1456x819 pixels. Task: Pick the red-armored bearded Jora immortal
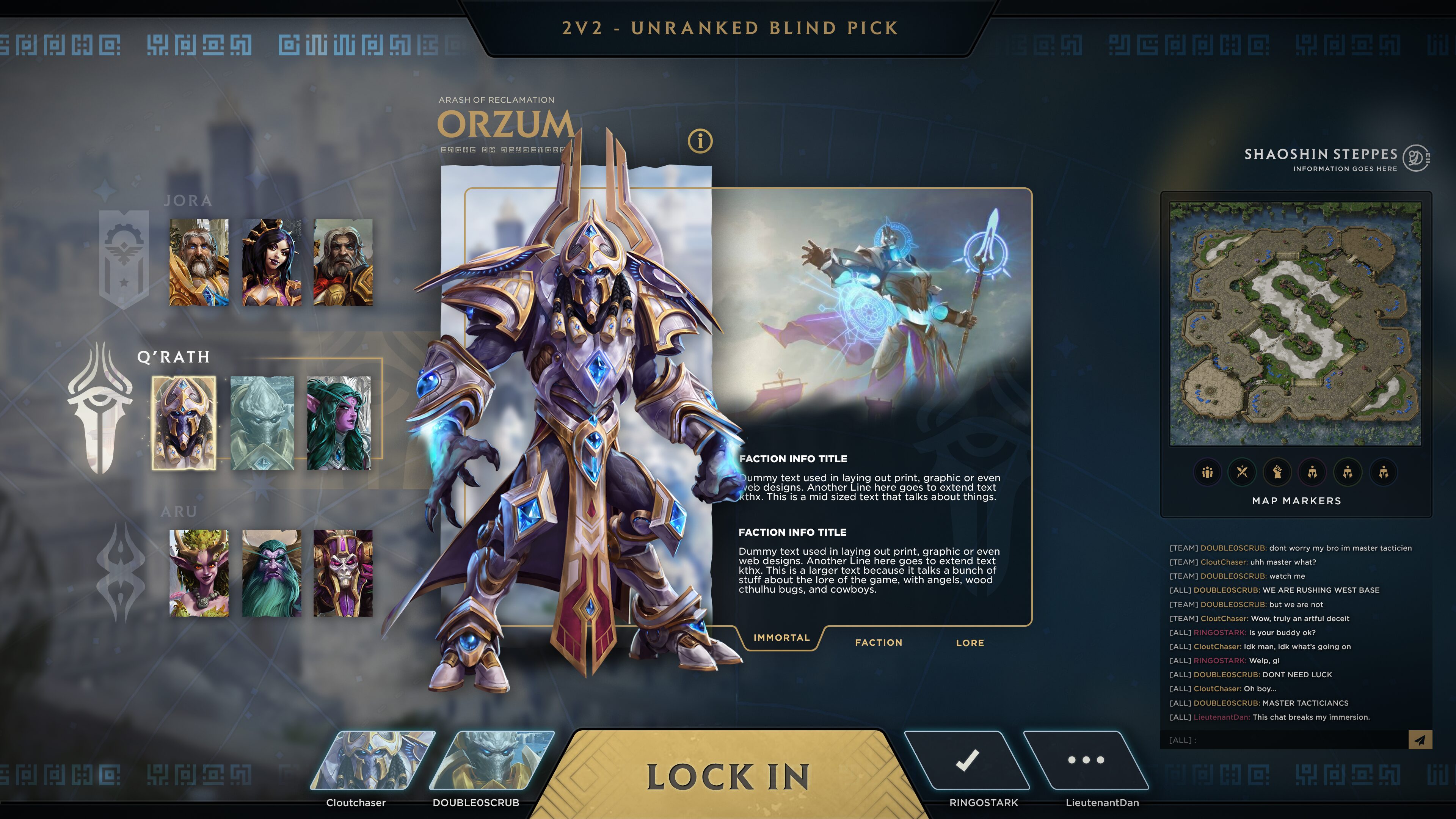pyautogui.click(x=343, y=262)
